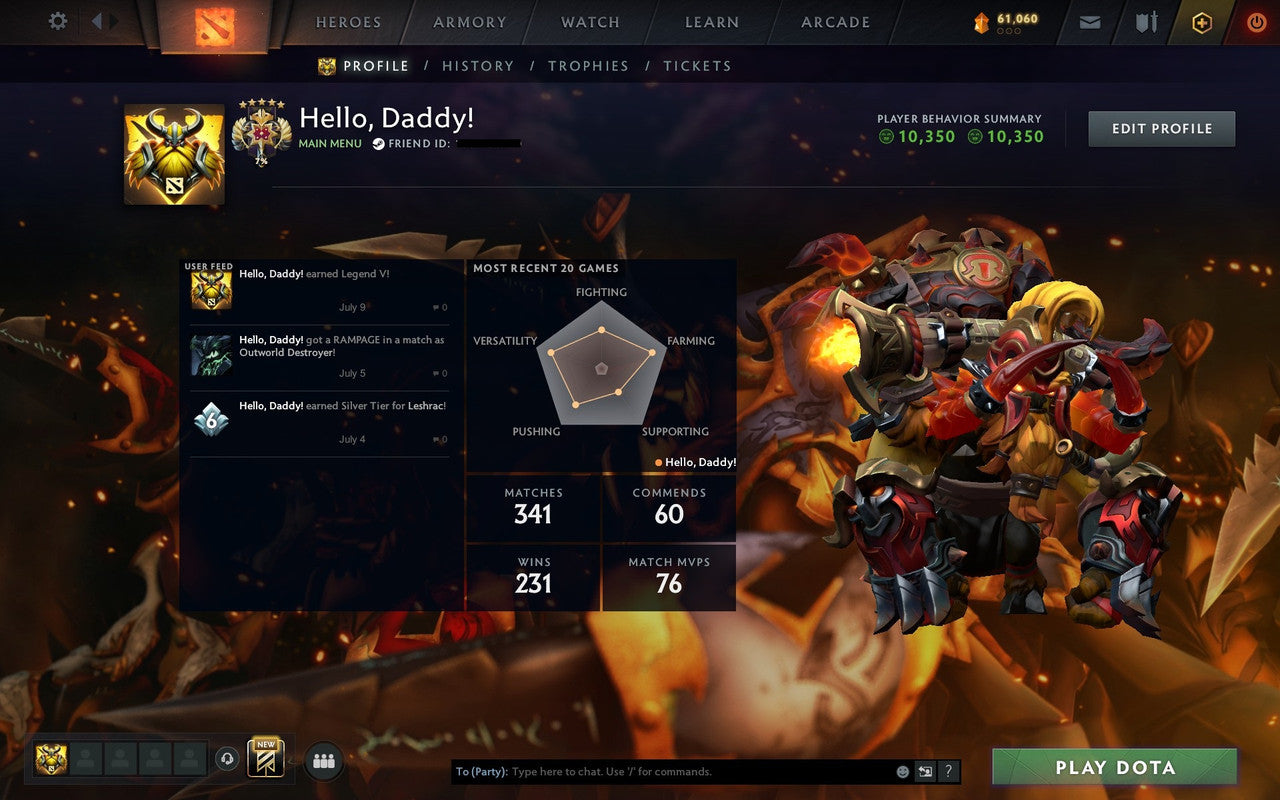Toggle party voice chat with the headset icon

[x=228, y=759]
